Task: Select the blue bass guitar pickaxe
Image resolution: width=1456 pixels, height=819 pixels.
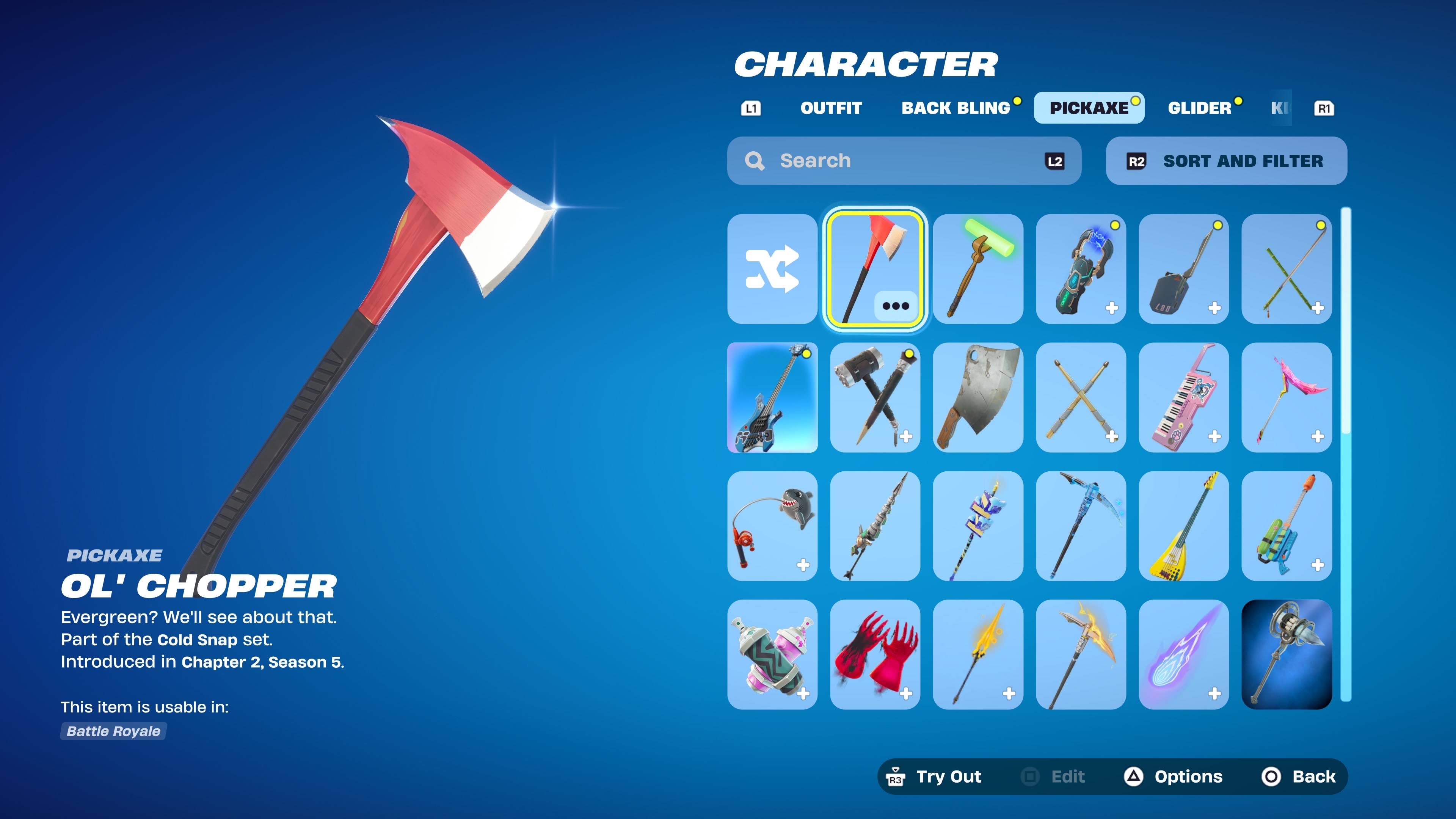Action: click(772, 397)
